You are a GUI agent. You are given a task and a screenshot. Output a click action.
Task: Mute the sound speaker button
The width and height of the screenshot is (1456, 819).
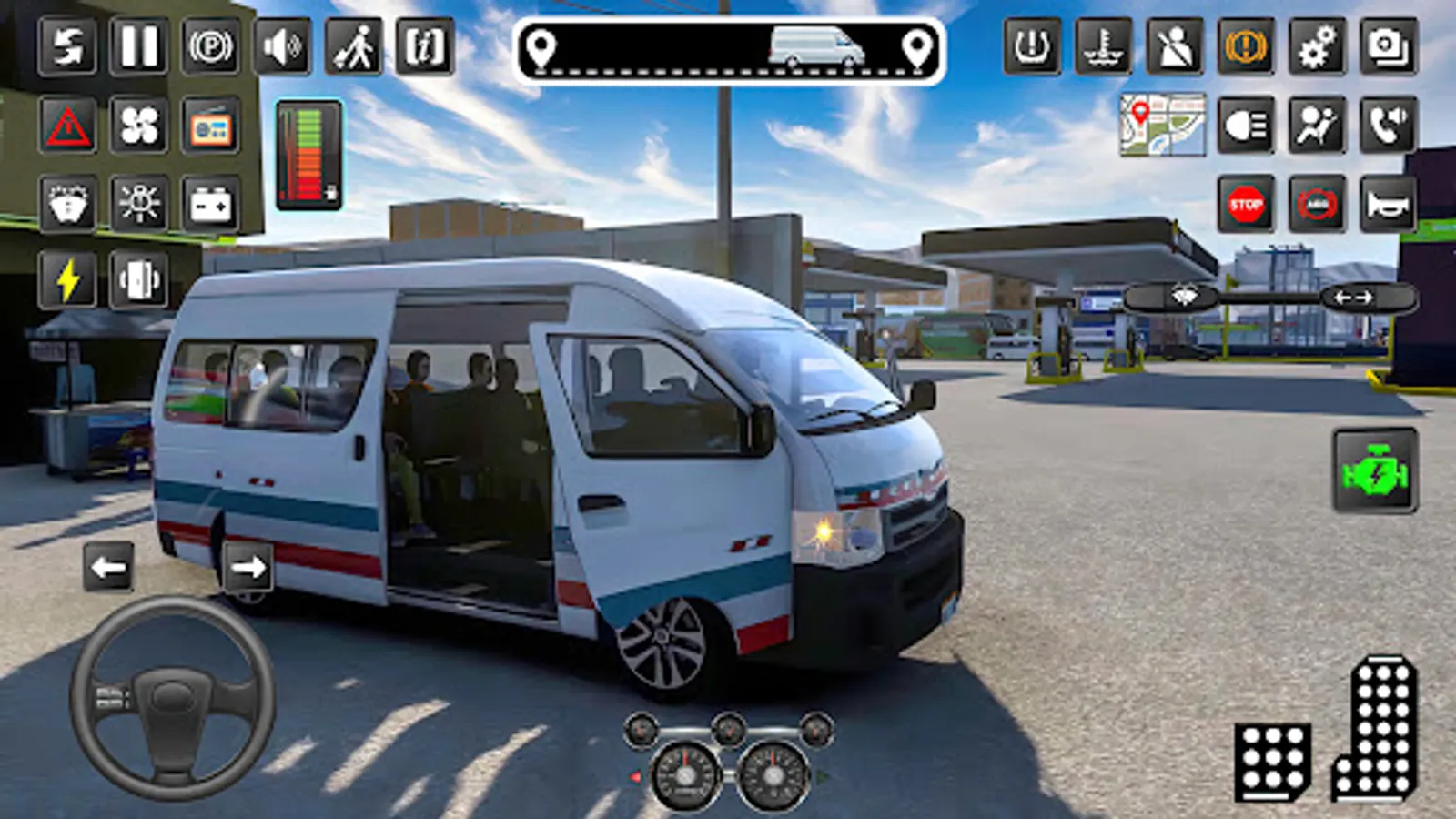282,46
